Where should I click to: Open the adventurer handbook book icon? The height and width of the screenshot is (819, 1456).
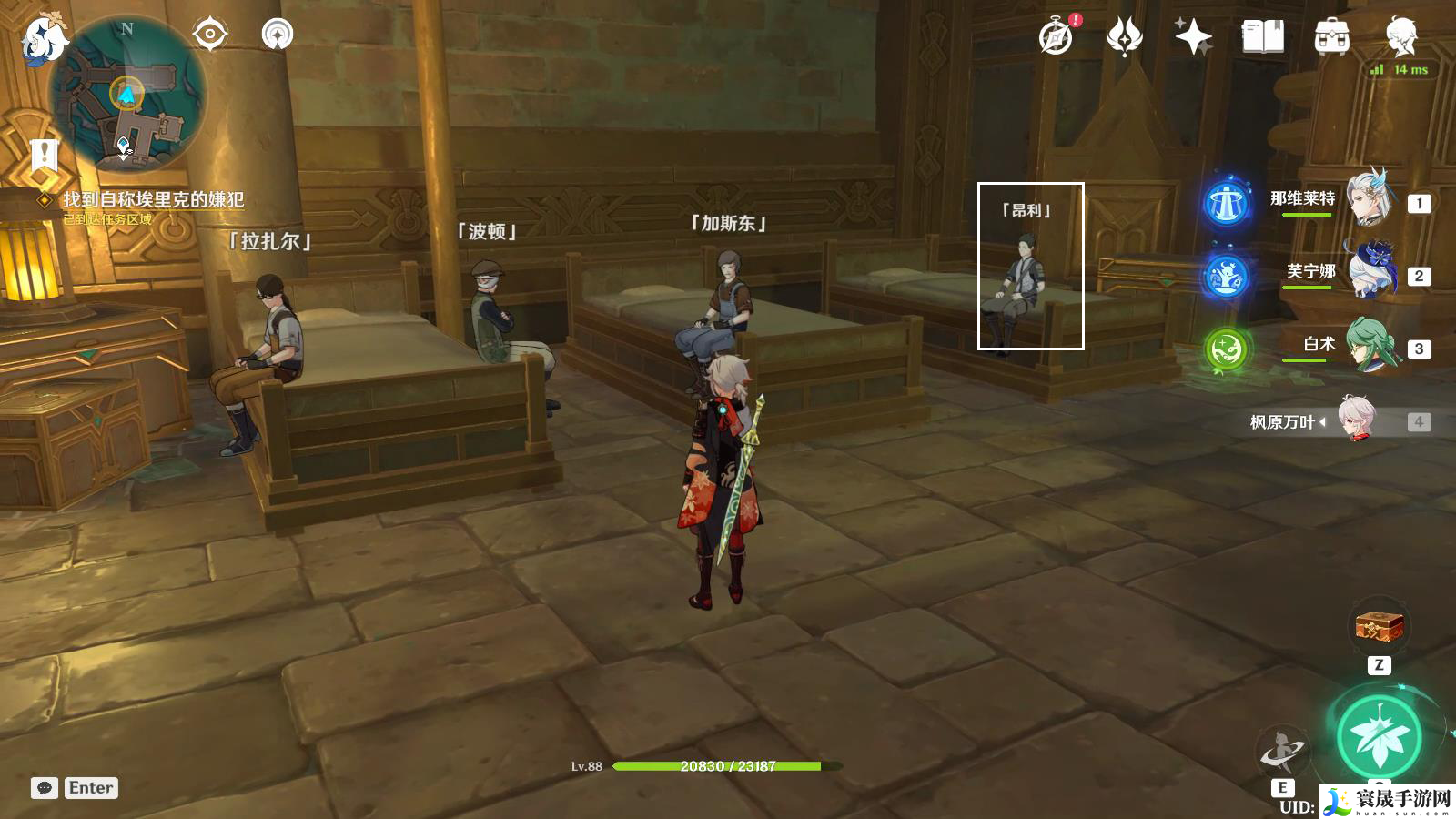(1263, 36)
